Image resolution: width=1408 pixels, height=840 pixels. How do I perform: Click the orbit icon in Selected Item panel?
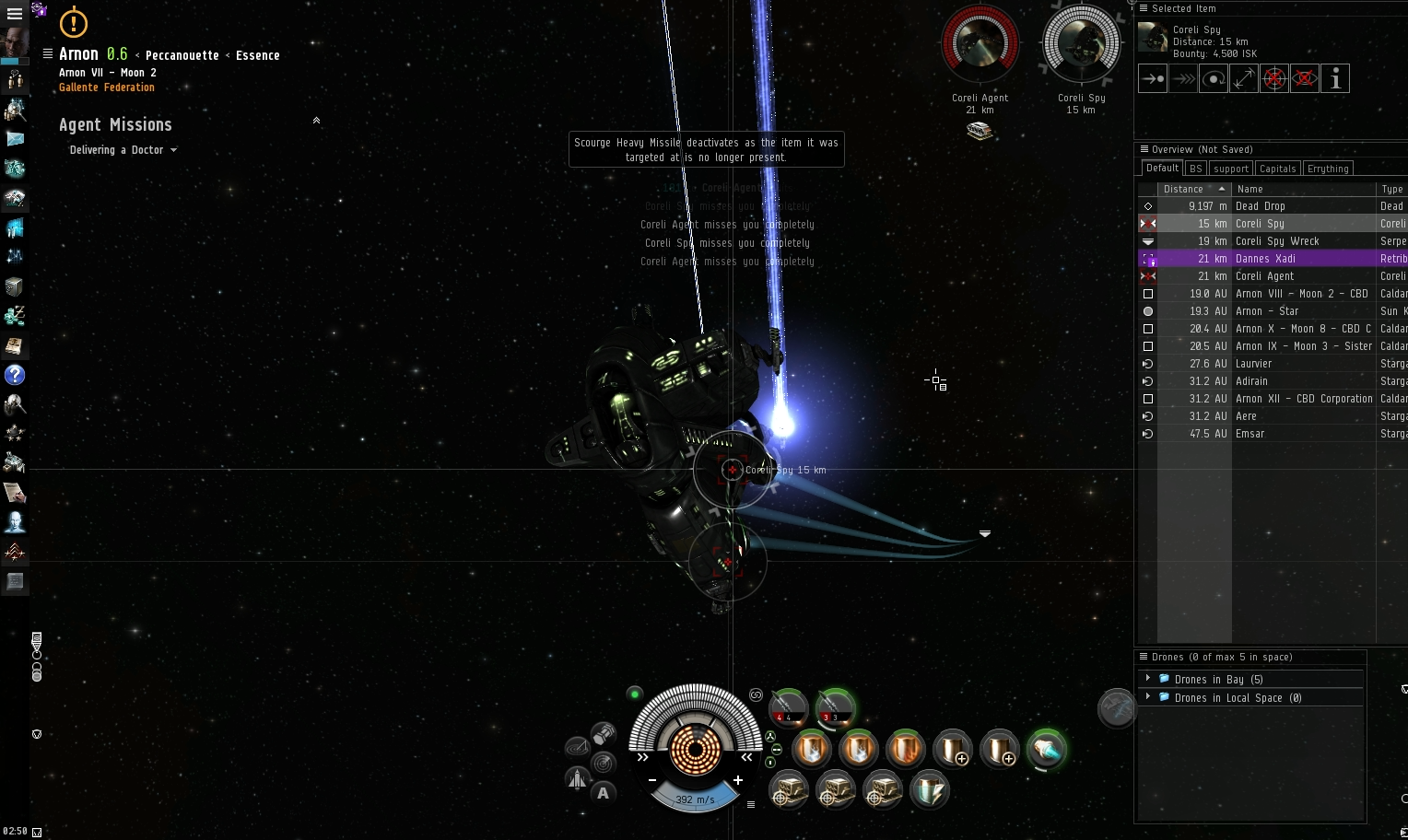[x=1213, y=78]
